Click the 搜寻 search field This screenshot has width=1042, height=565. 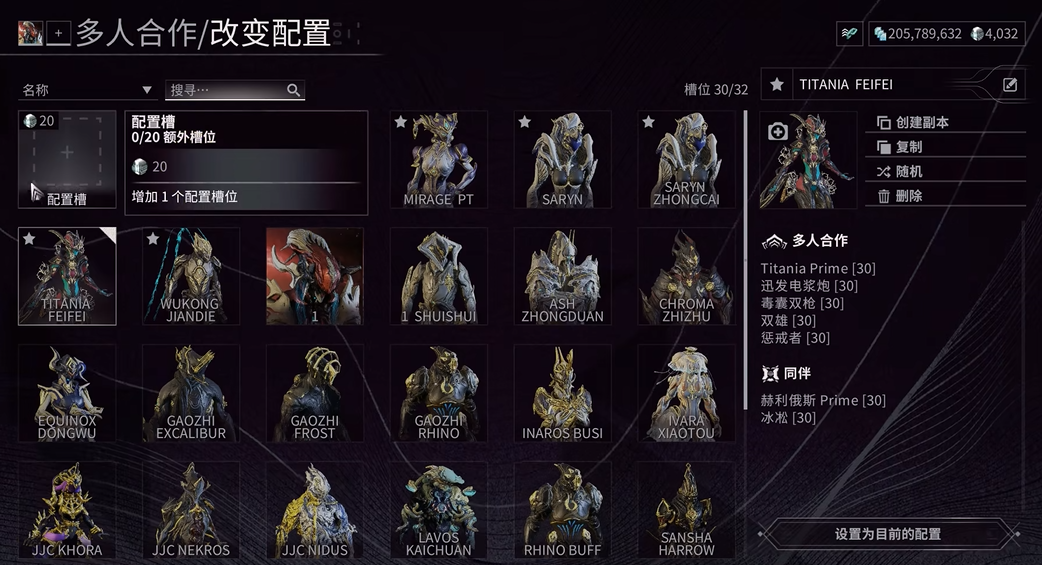click(x=230, y=90)
